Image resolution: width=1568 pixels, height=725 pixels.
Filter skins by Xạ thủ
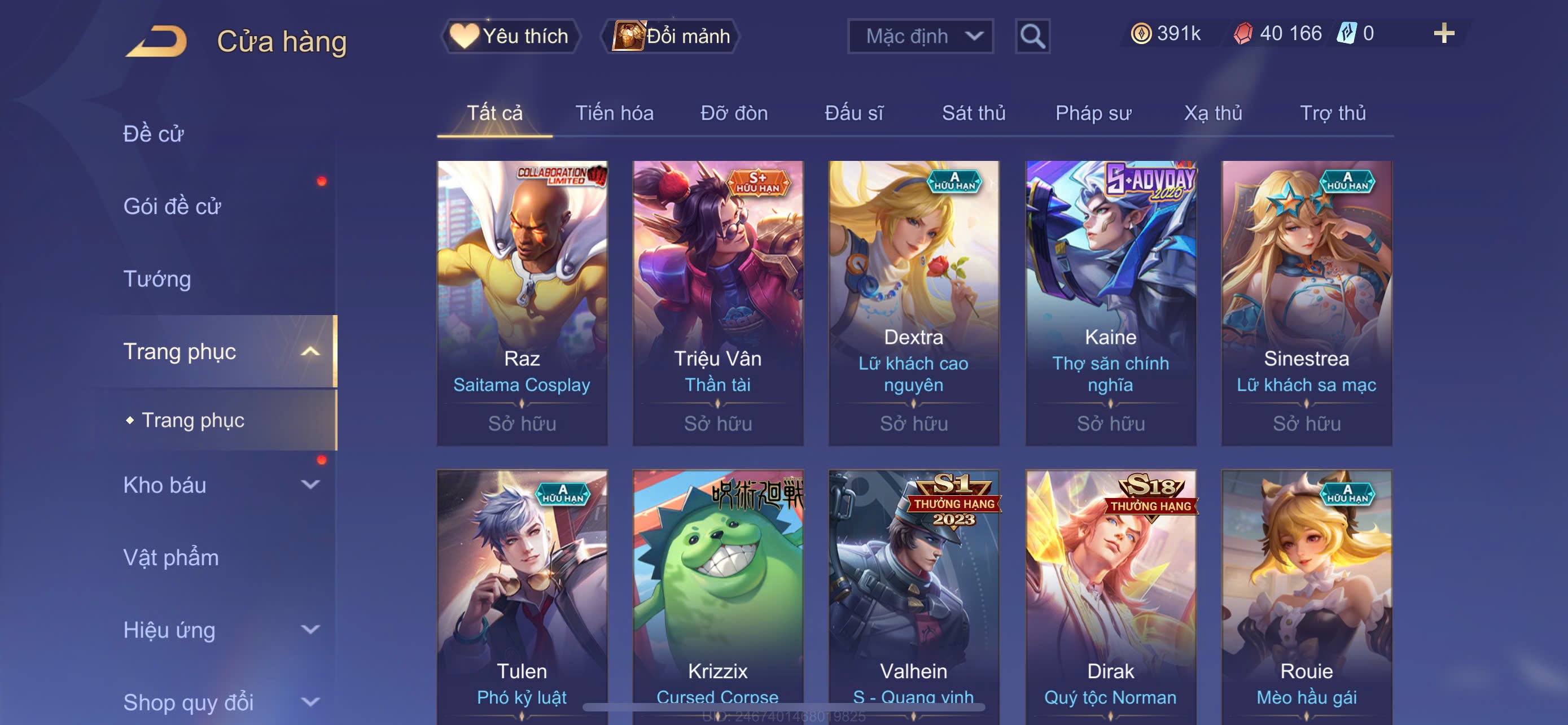[x=1212, y=113]
